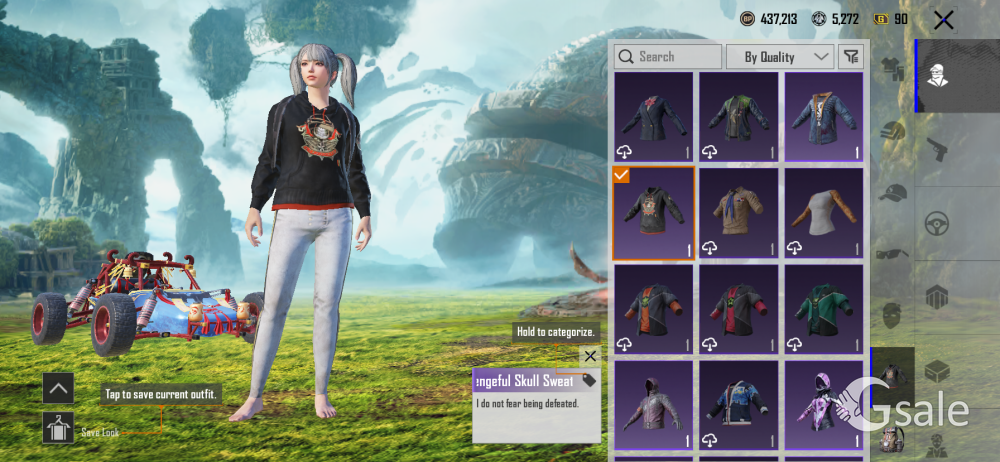
Task: Switch to the pistol weapons category
Action: coord(937,149)
